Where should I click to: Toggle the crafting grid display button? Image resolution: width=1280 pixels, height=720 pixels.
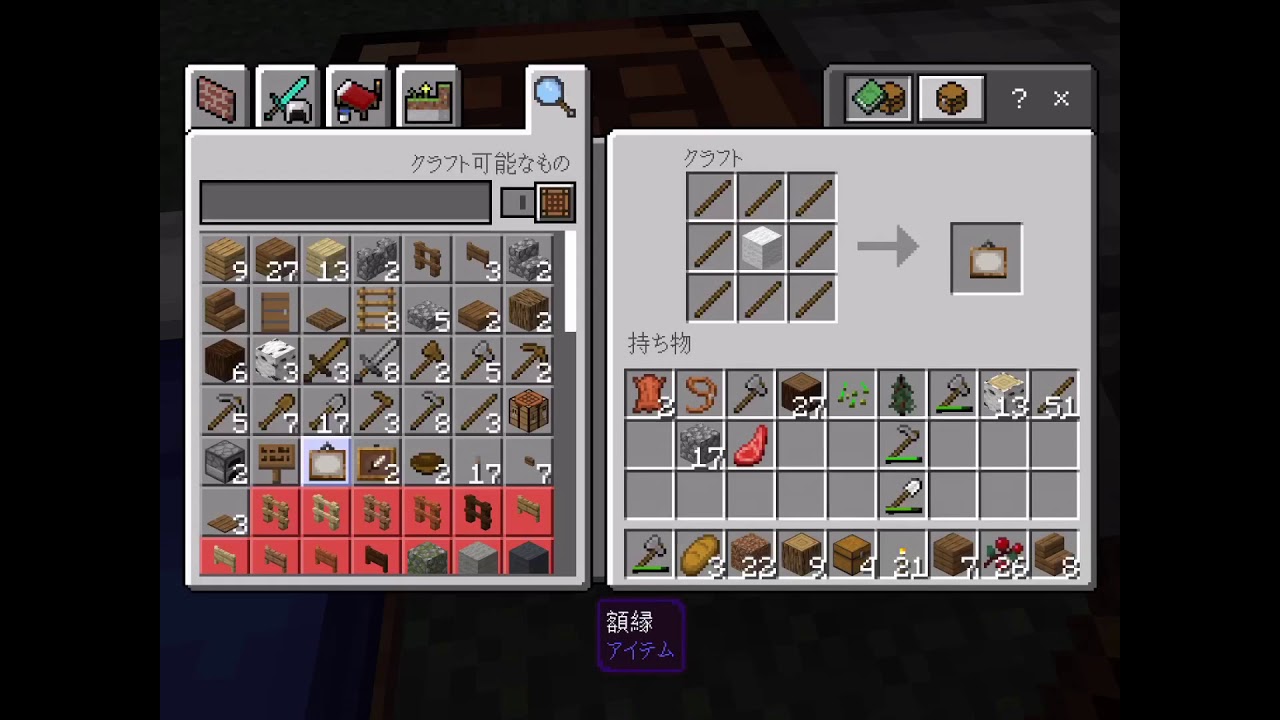[x=556, y=203]
